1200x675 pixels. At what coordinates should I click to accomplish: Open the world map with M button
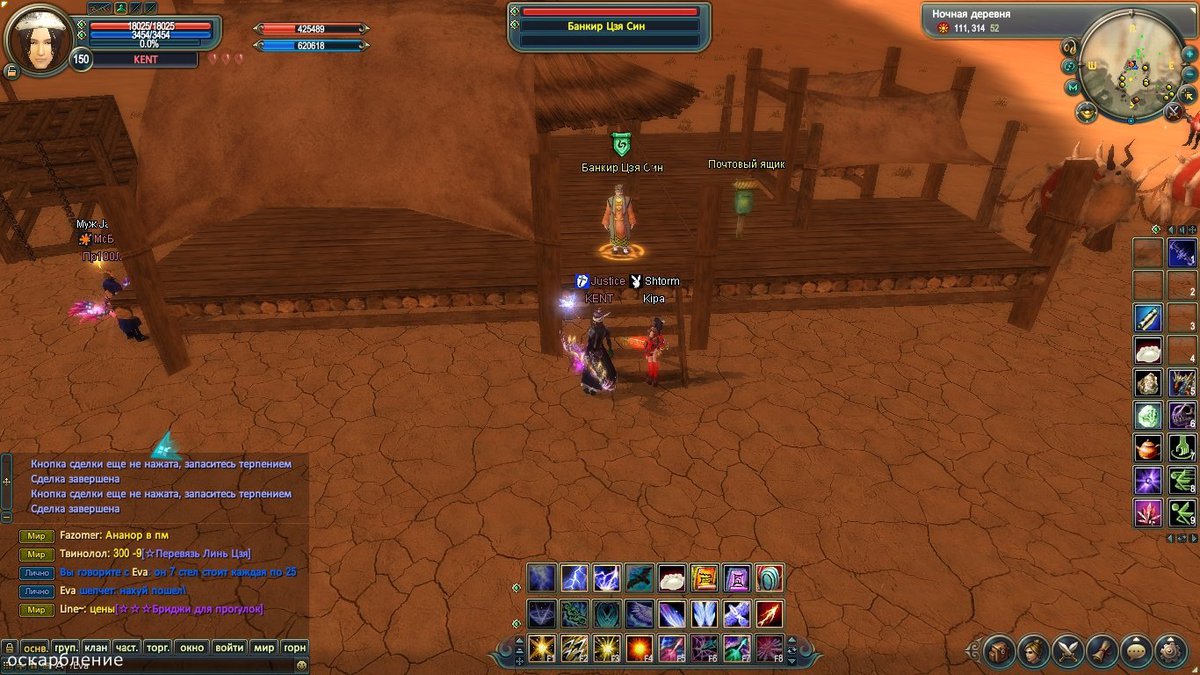coord(1073,88)
